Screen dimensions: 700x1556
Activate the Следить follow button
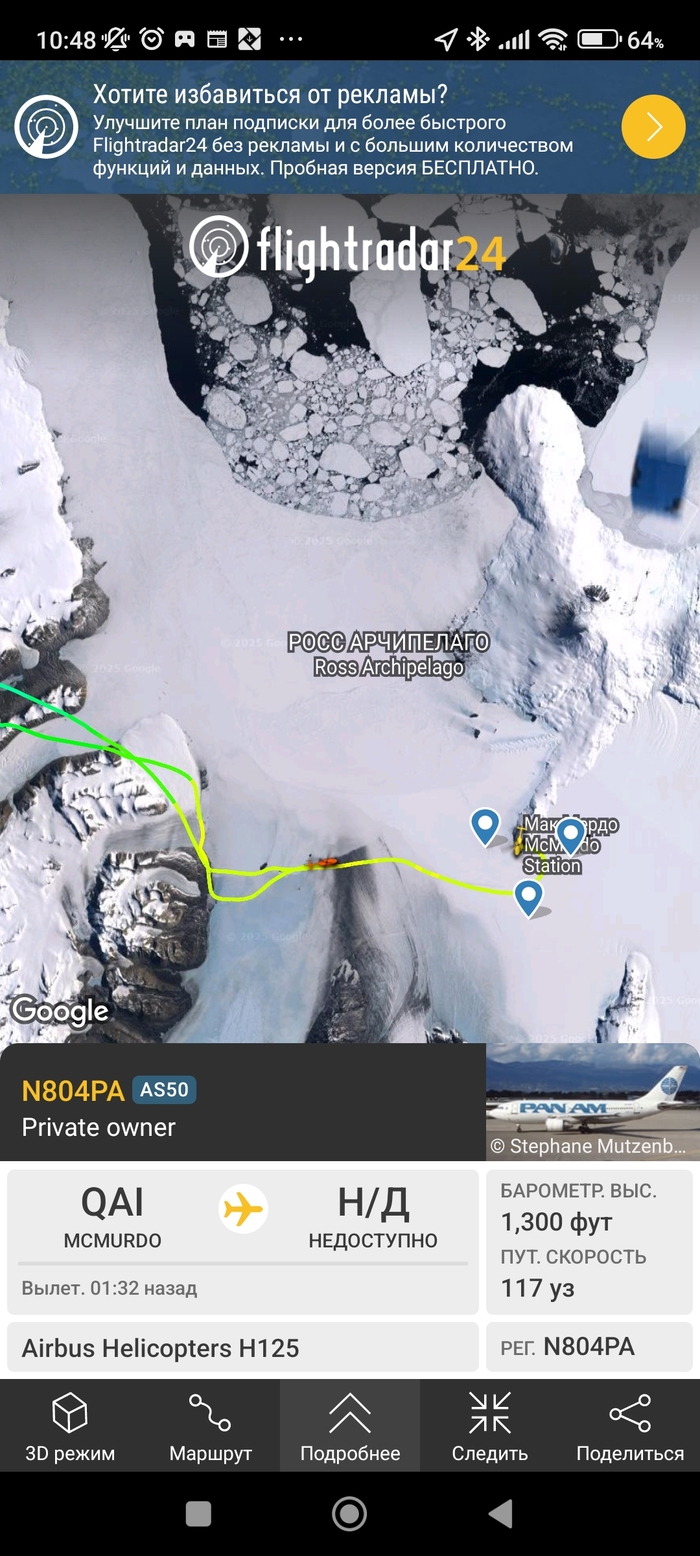pos(490,1426)
